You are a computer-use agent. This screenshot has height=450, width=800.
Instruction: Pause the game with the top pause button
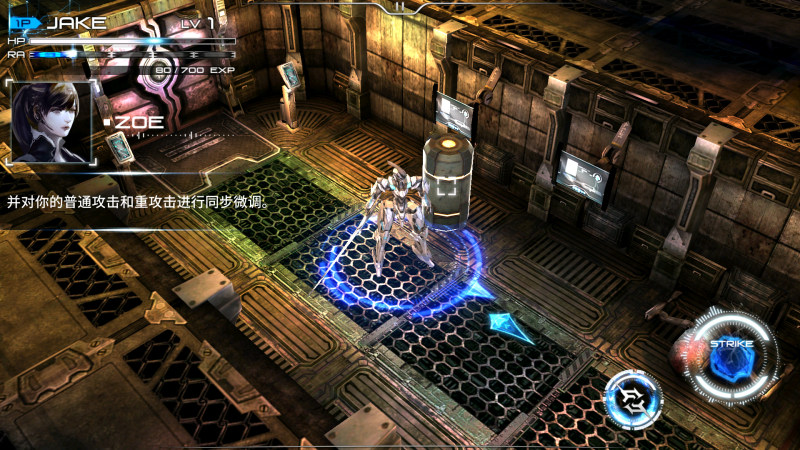(400, 6)
